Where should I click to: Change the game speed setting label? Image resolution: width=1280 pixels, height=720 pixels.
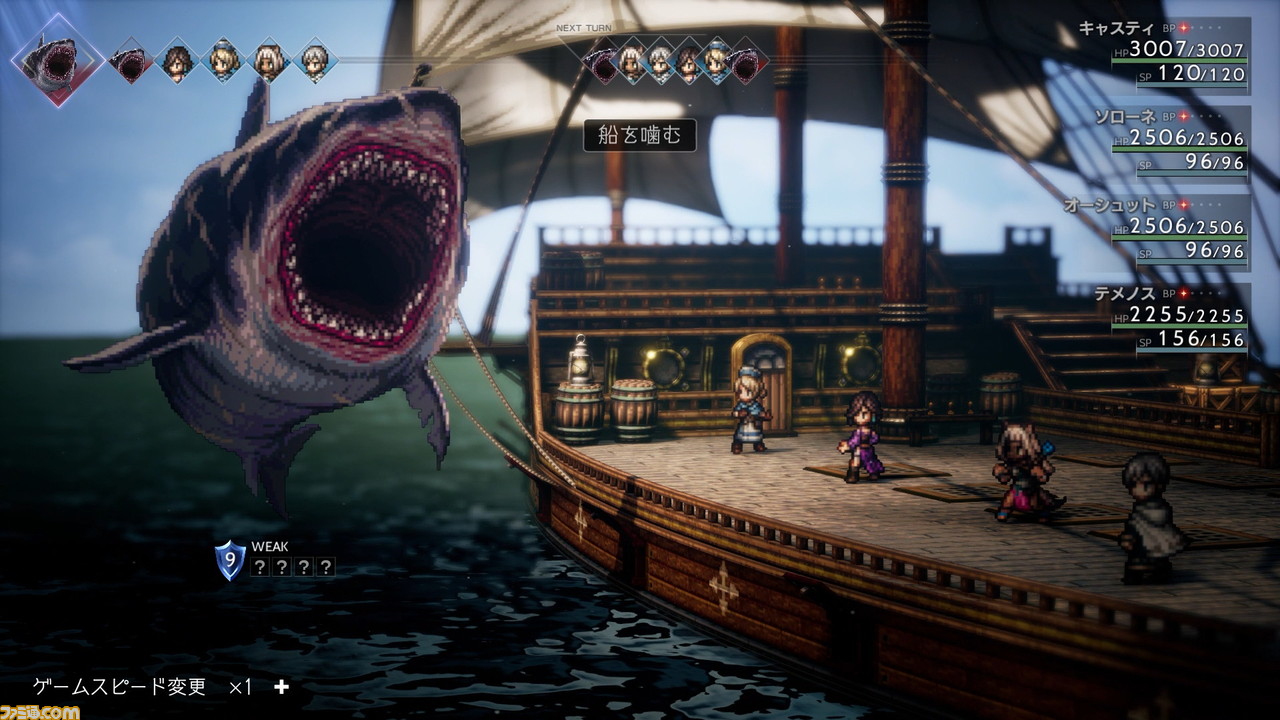120,686
